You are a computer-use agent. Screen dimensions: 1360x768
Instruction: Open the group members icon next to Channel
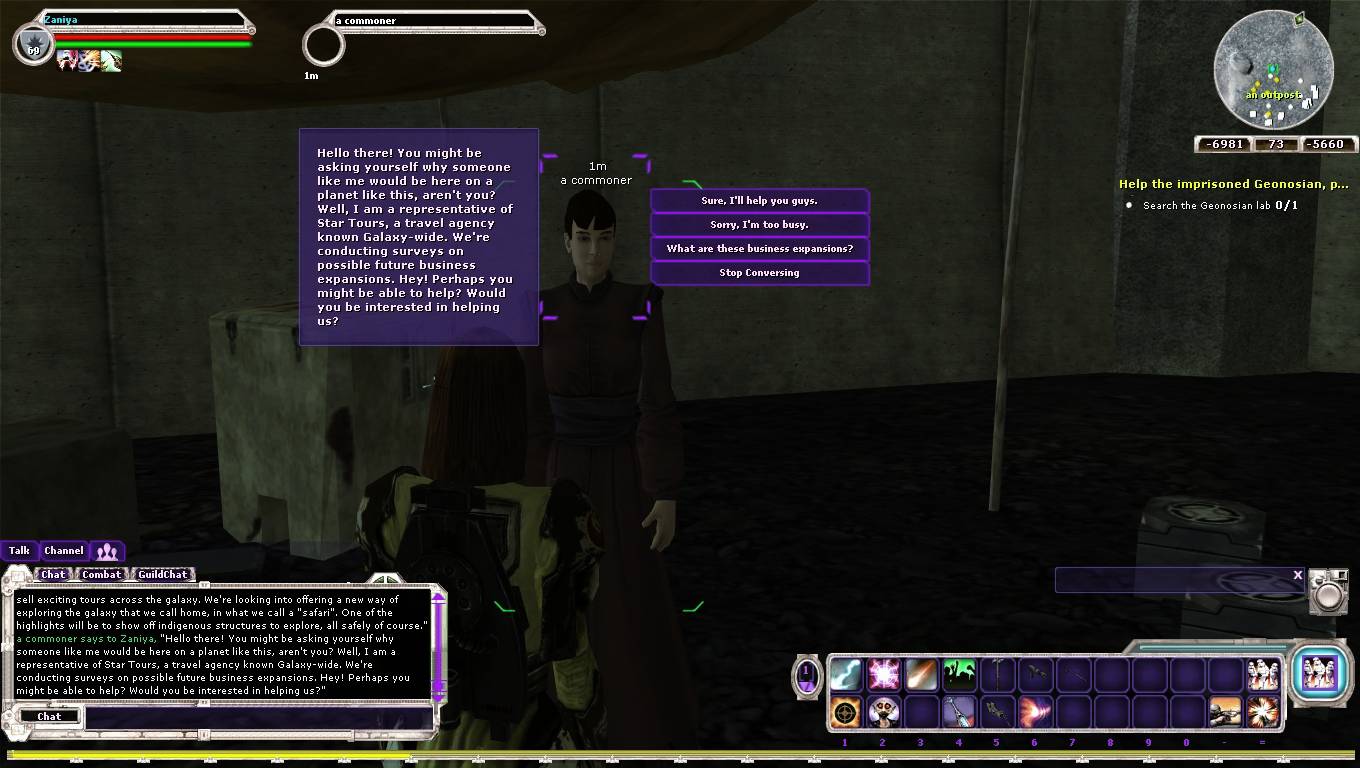pos(107,551)
